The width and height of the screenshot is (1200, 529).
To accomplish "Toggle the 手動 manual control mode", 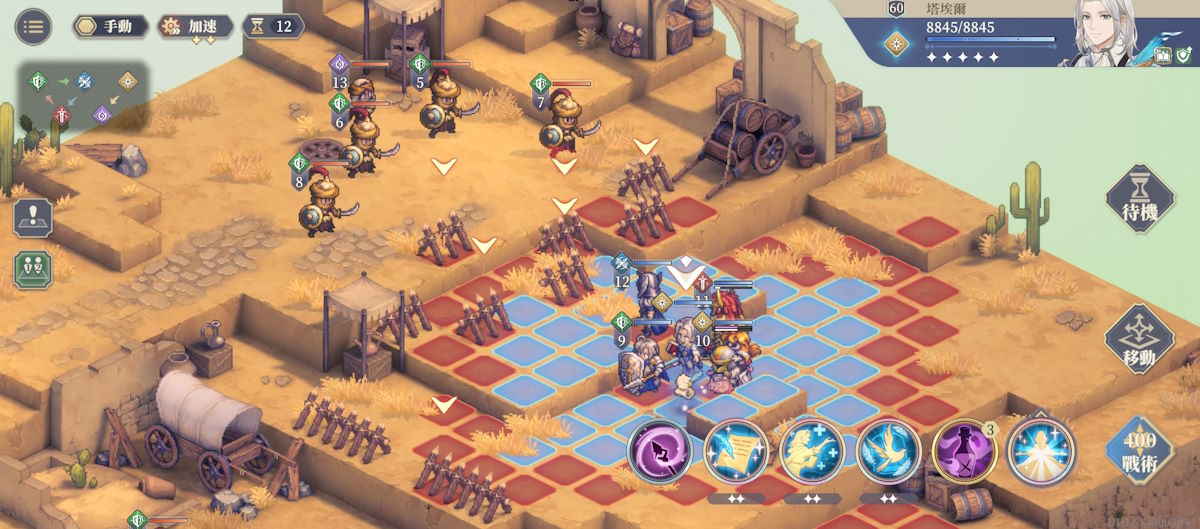I will coord(110,26).
